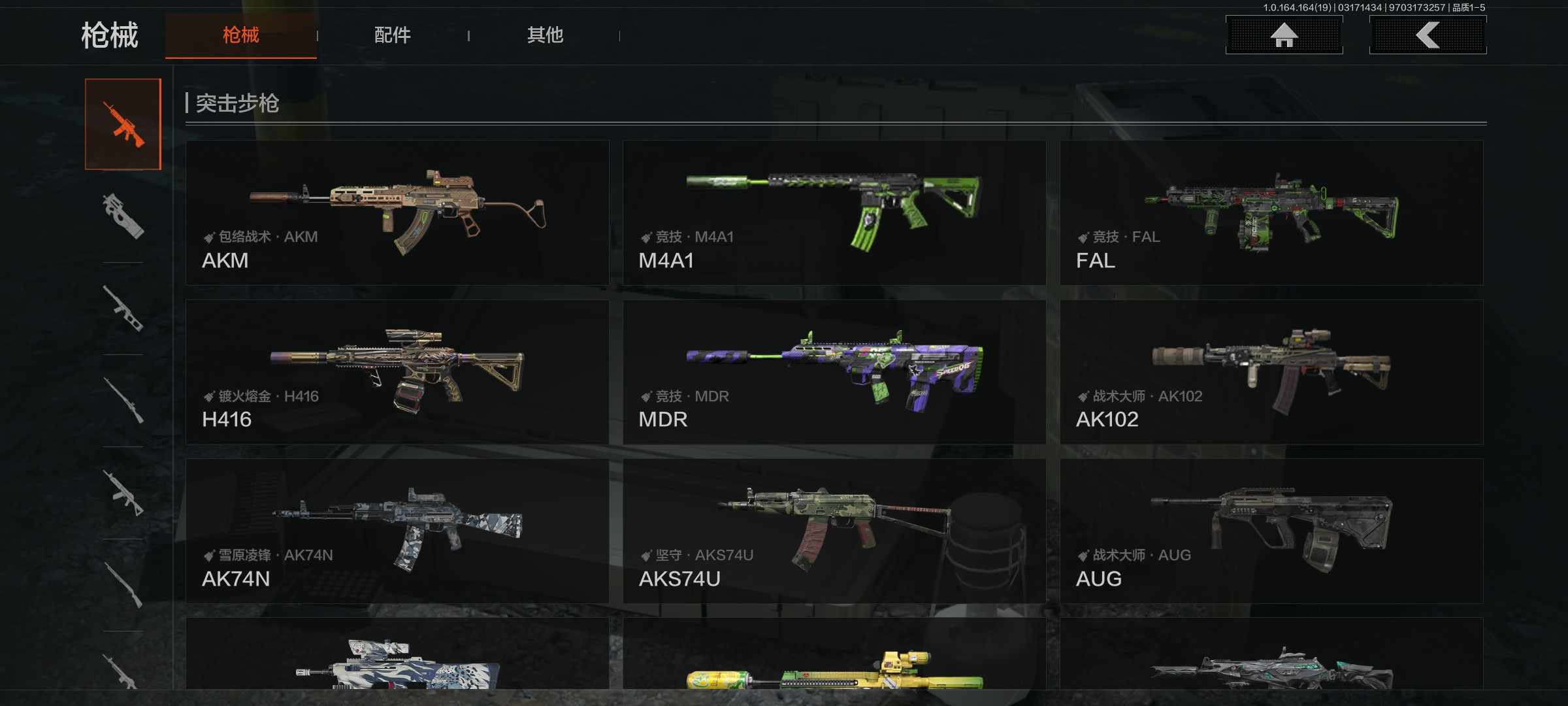
Task: Open the AKS74U weapon tile
Action: click(x=834, y=531)
